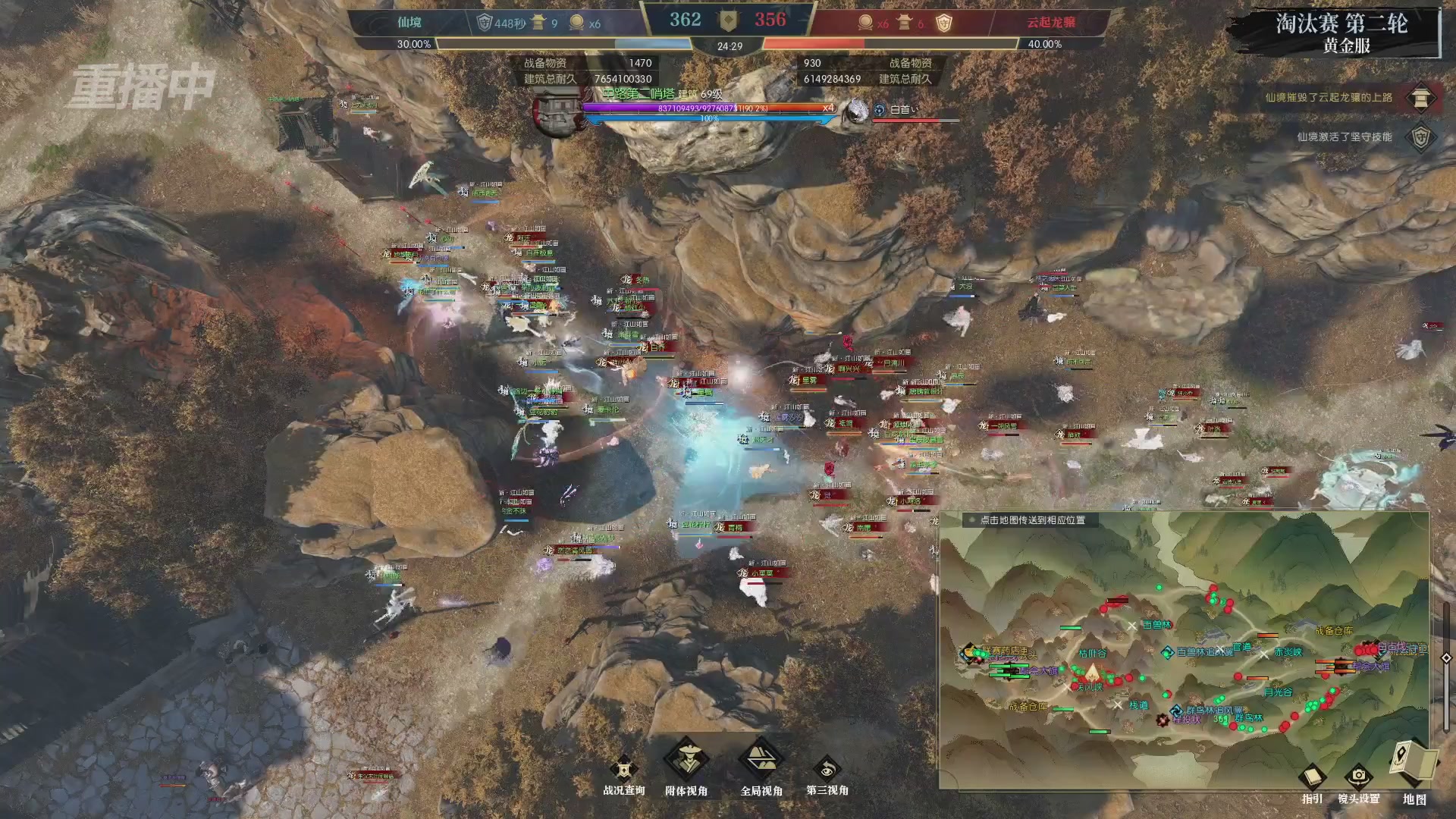
Task: Teleport to 百兽林 on the minimap
Action: [x=1156, y=625]
